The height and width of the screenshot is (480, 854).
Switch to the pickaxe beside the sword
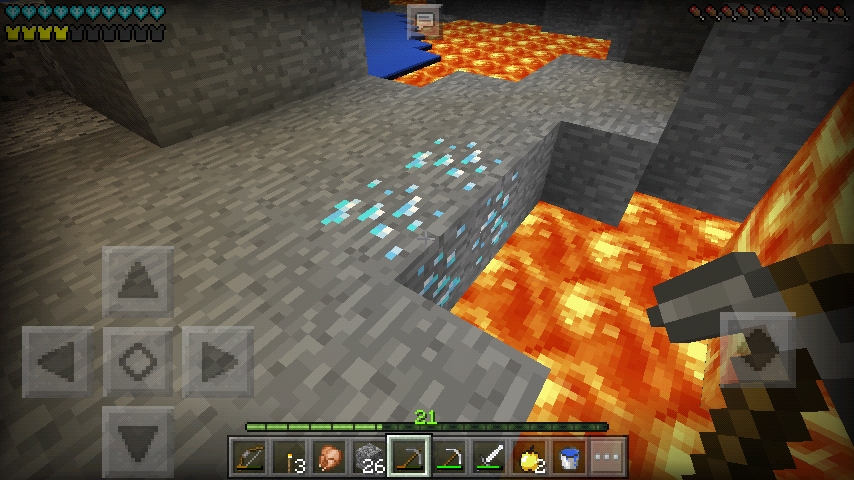tap(448, 458)
